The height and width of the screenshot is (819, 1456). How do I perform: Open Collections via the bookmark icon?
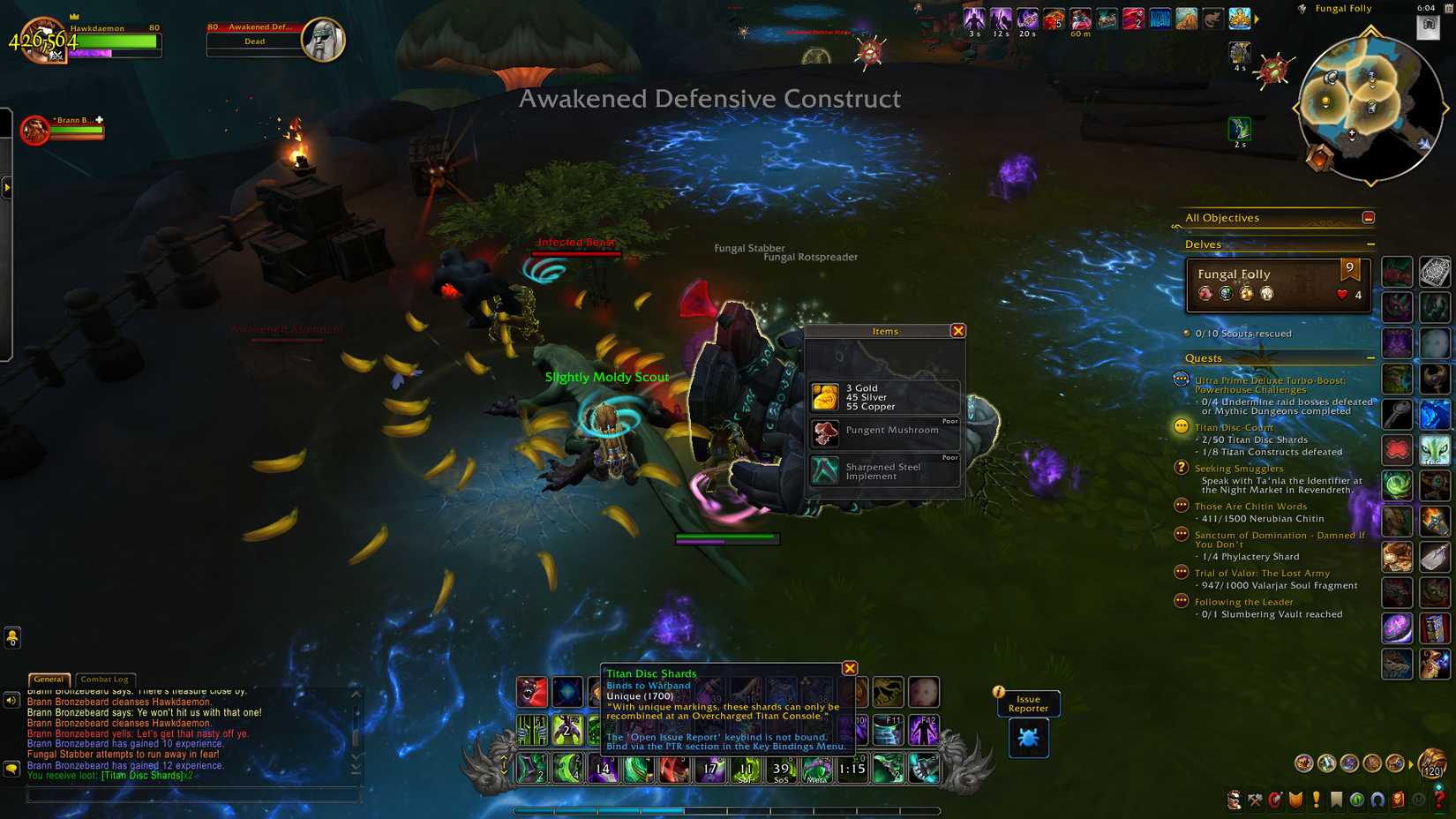1335,800
